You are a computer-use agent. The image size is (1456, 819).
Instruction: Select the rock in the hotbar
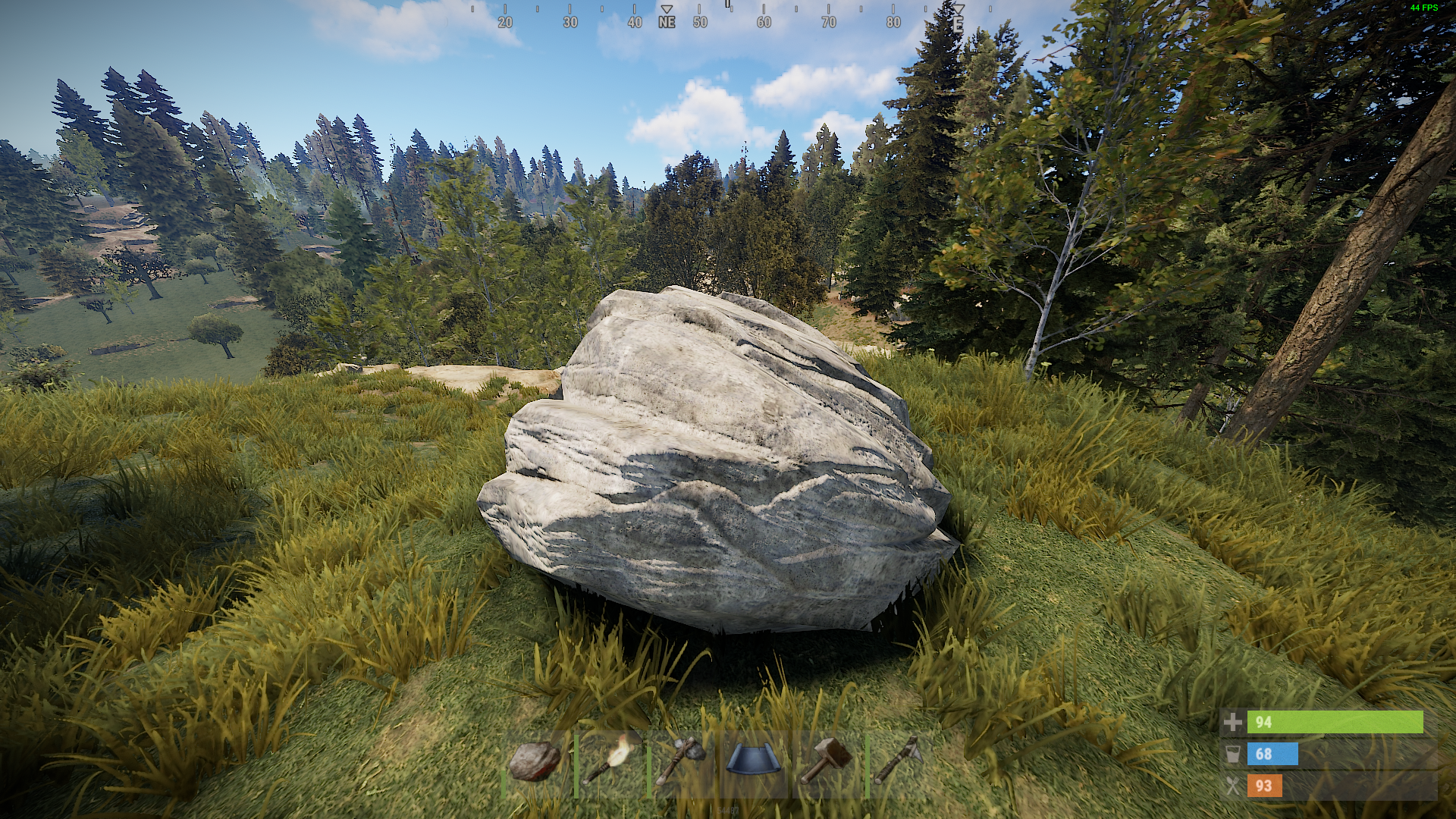point(535,761)
